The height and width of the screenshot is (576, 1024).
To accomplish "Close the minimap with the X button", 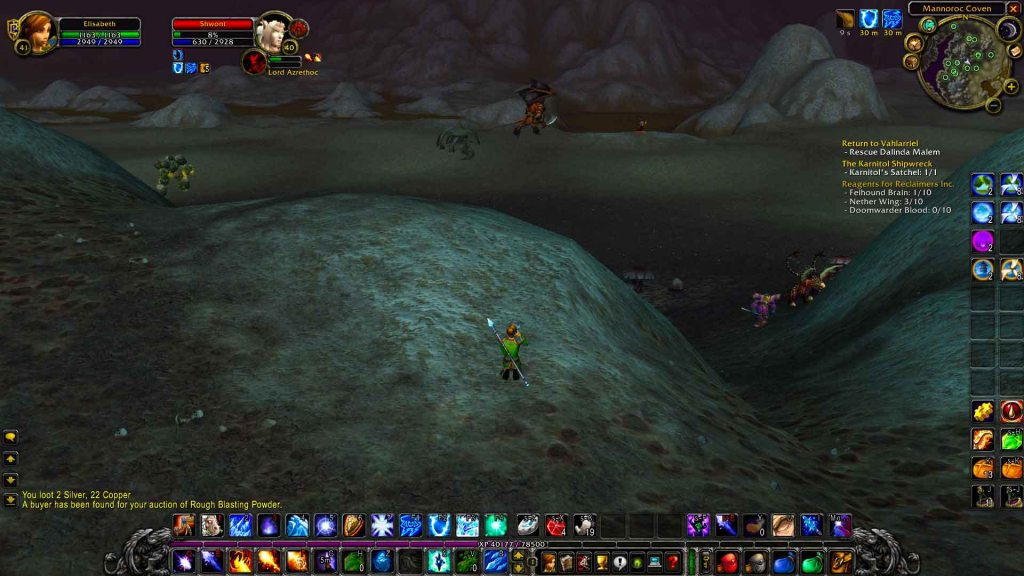I will [1013, 8].
